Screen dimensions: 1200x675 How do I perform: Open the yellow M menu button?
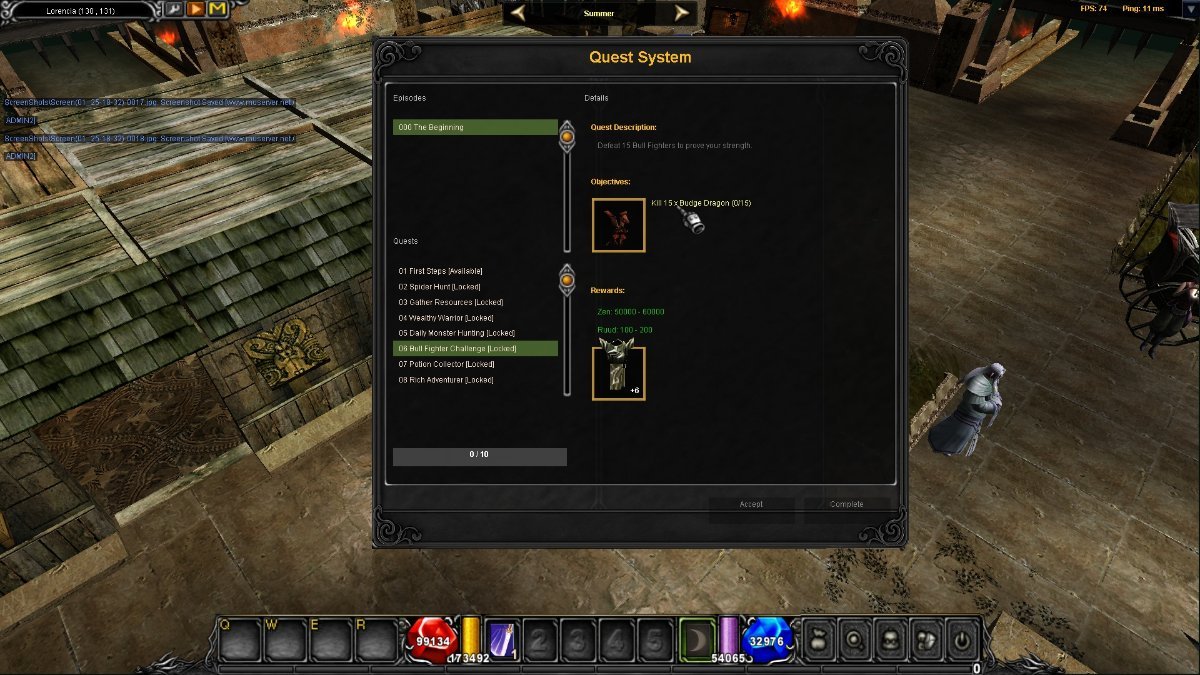tap(217, 9)
